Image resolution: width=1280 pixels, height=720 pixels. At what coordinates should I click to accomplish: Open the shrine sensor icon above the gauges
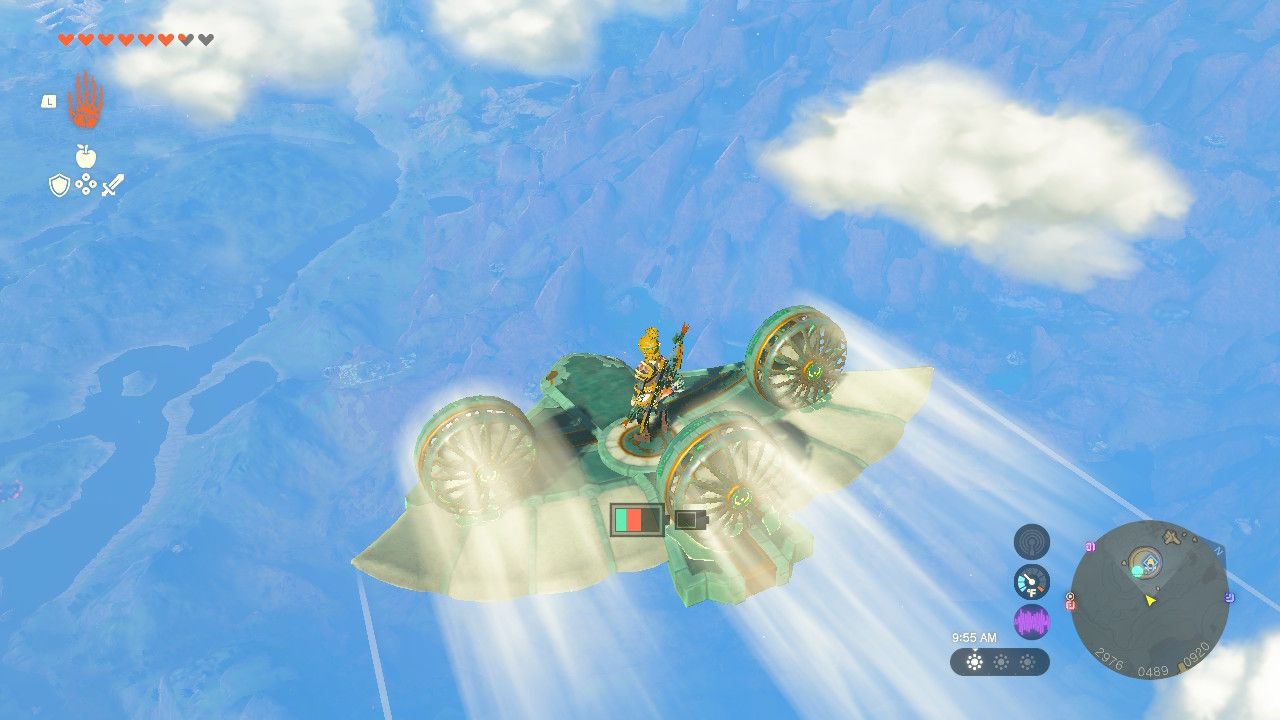tap(1032, 542)
